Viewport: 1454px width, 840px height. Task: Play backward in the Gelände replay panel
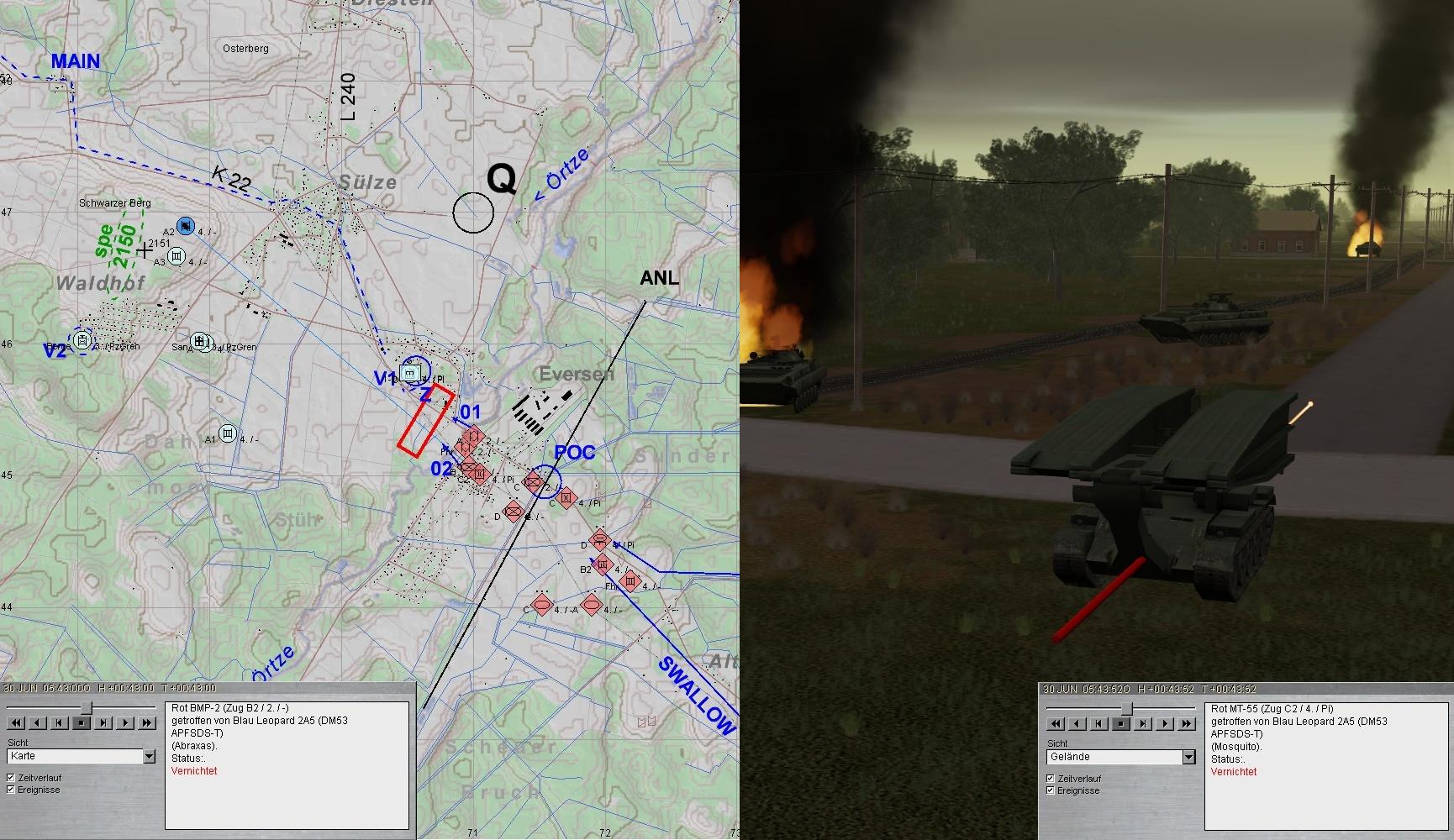pos(1077,723)
